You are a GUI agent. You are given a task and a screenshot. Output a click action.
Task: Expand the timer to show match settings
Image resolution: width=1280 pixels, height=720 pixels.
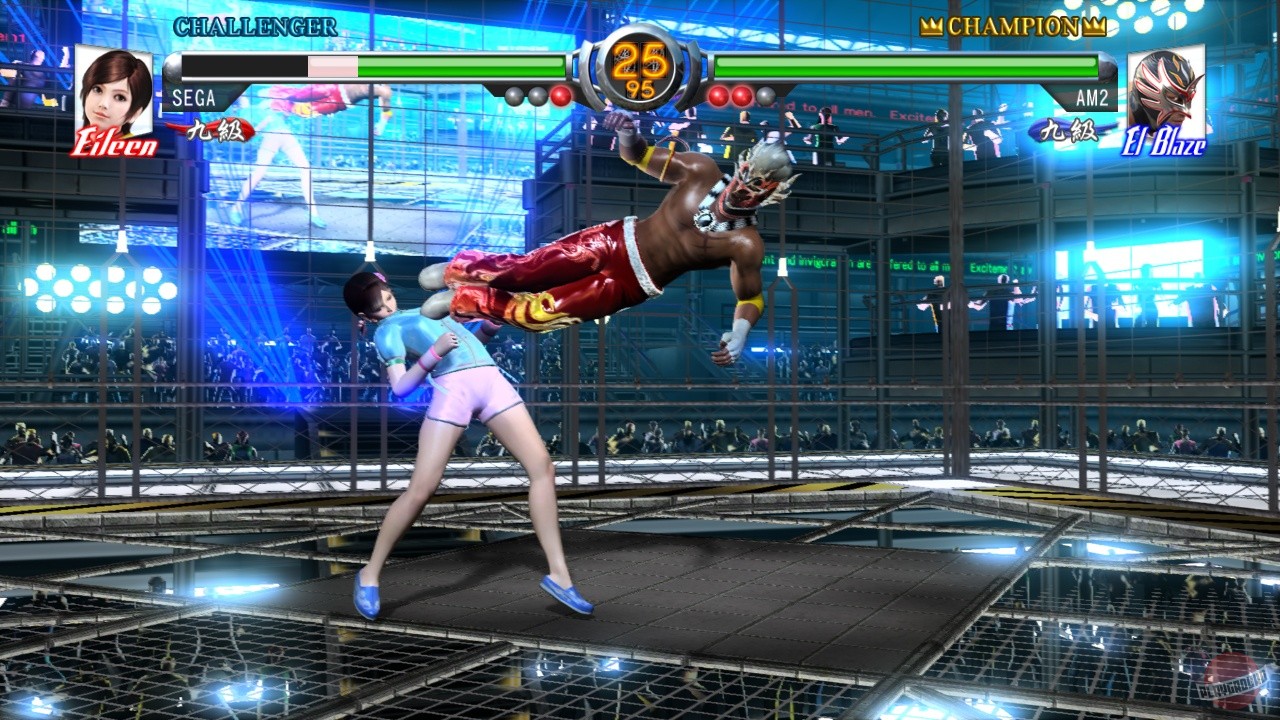(x=640, y=60)
